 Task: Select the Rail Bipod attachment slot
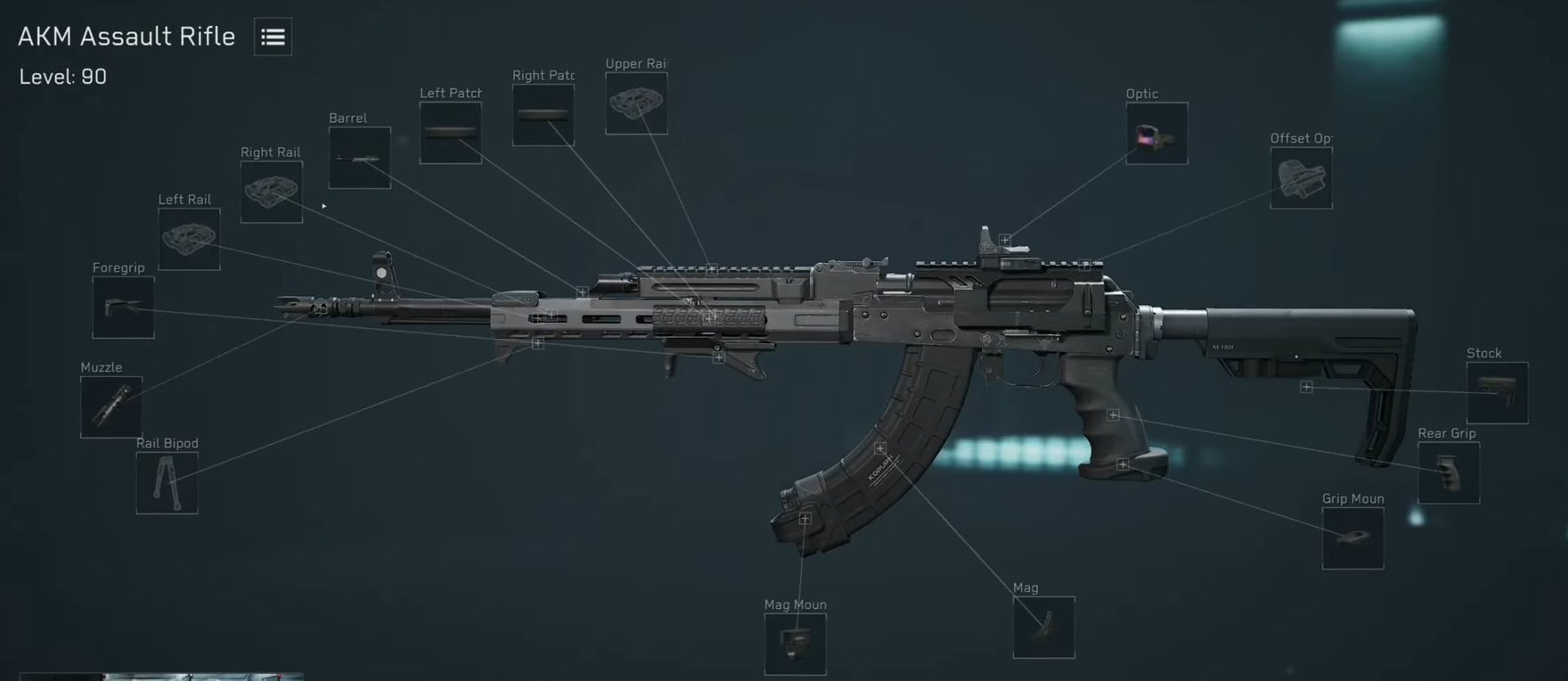[167, 482]
